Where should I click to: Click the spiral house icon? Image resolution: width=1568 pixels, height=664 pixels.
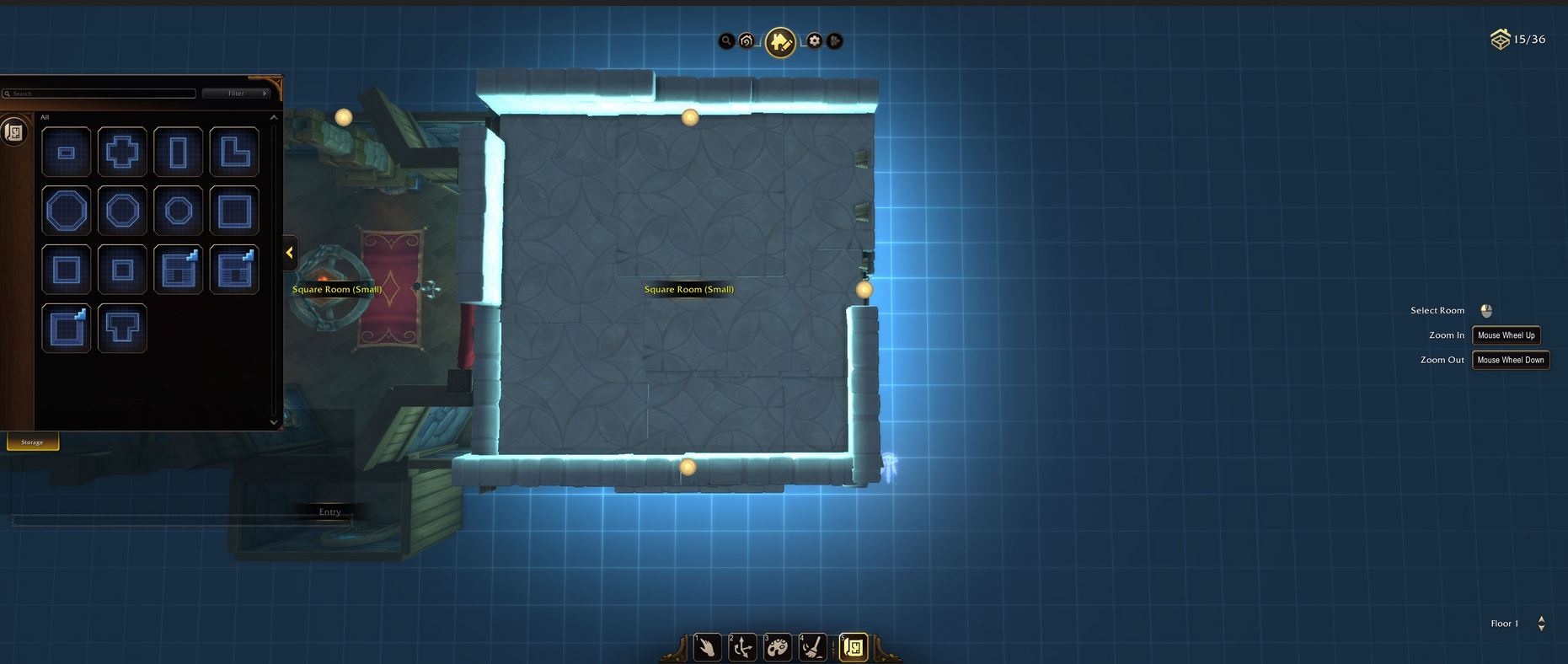[x=747, y=40]
